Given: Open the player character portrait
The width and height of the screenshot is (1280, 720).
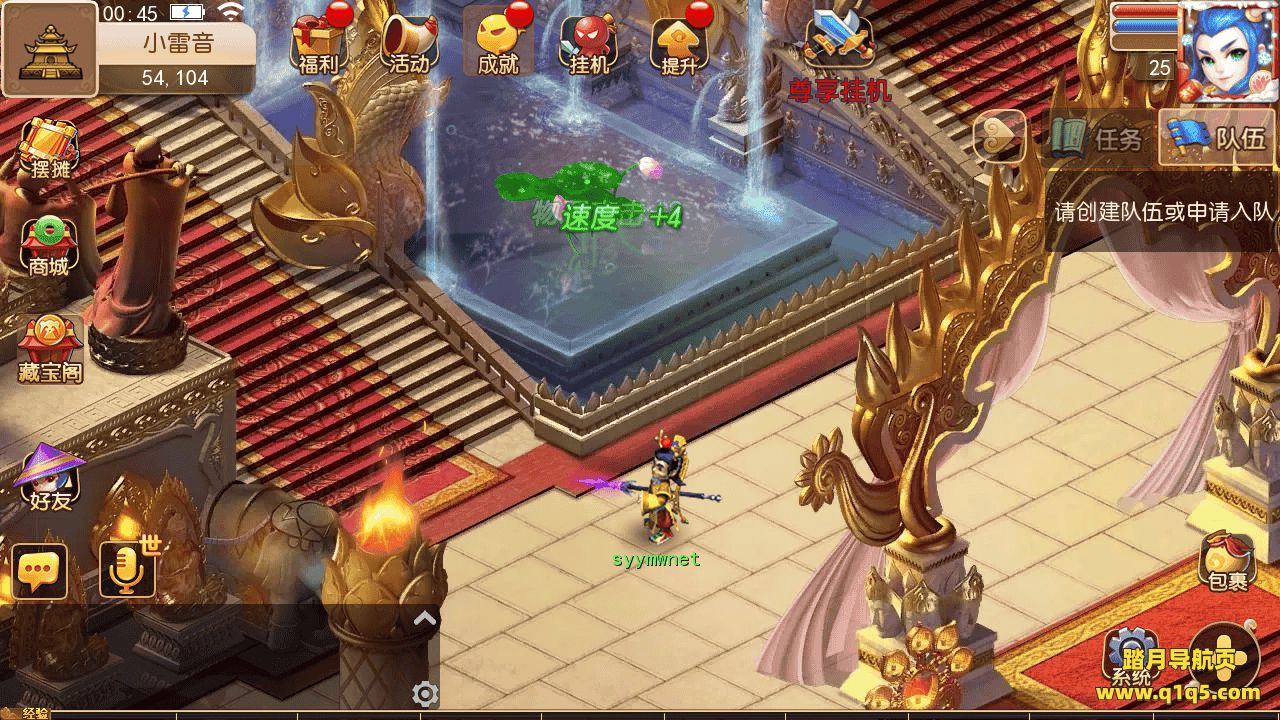Looking at the screenshot, I should 1229,50.
